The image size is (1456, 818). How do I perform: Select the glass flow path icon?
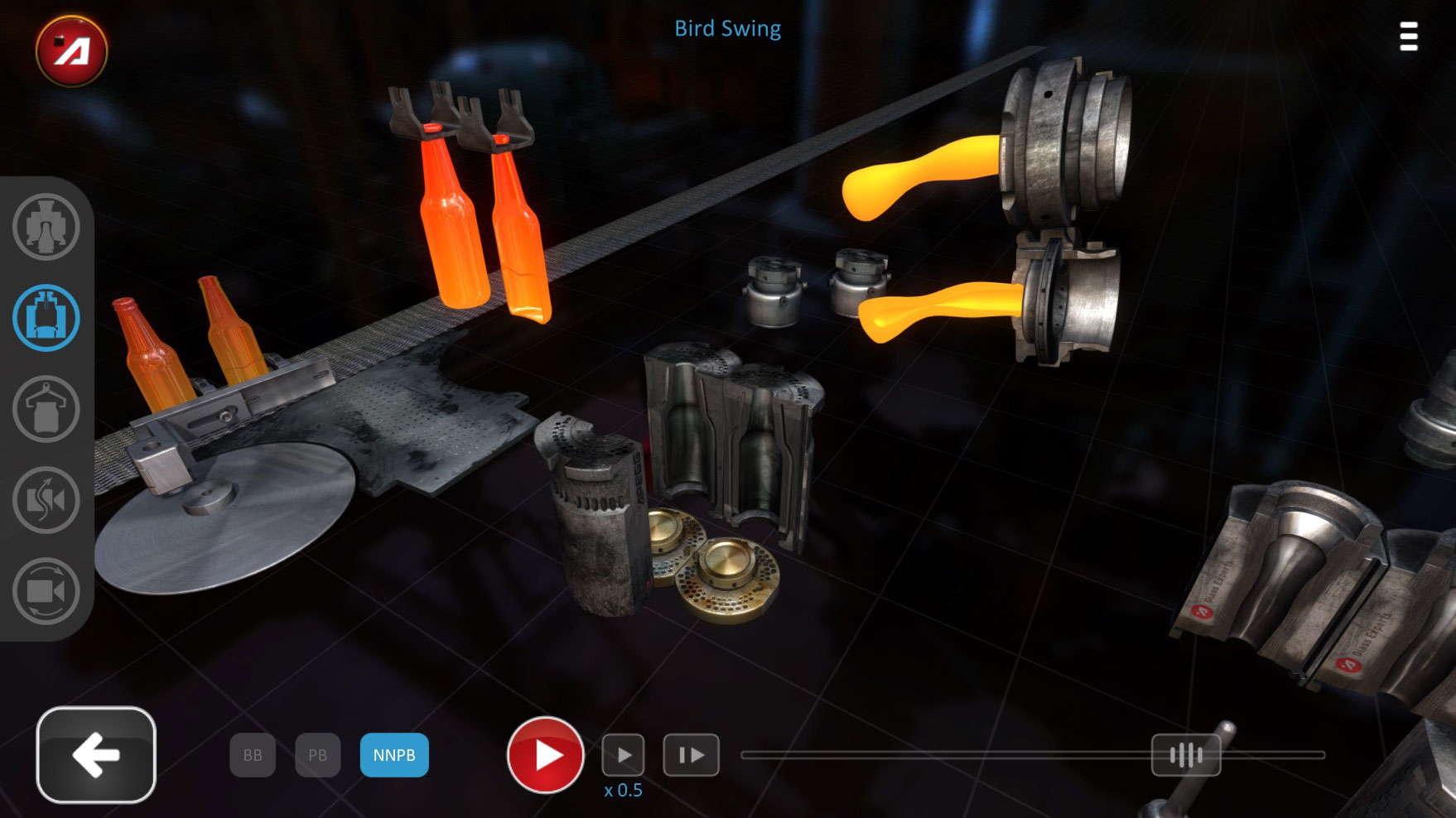point(46,501)
